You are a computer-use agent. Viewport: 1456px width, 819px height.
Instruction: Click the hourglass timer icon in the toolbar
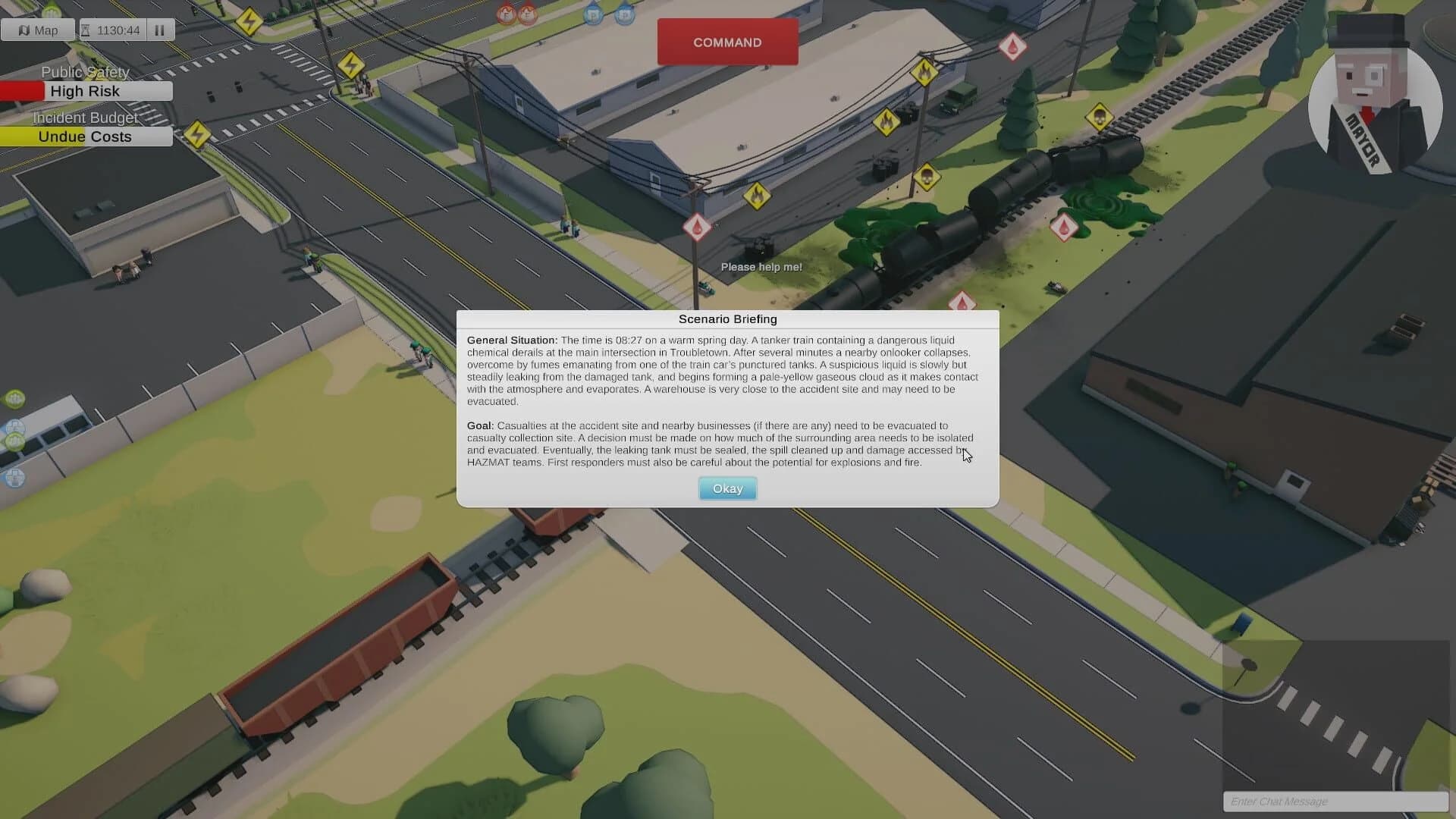click(x=86, y=30)
